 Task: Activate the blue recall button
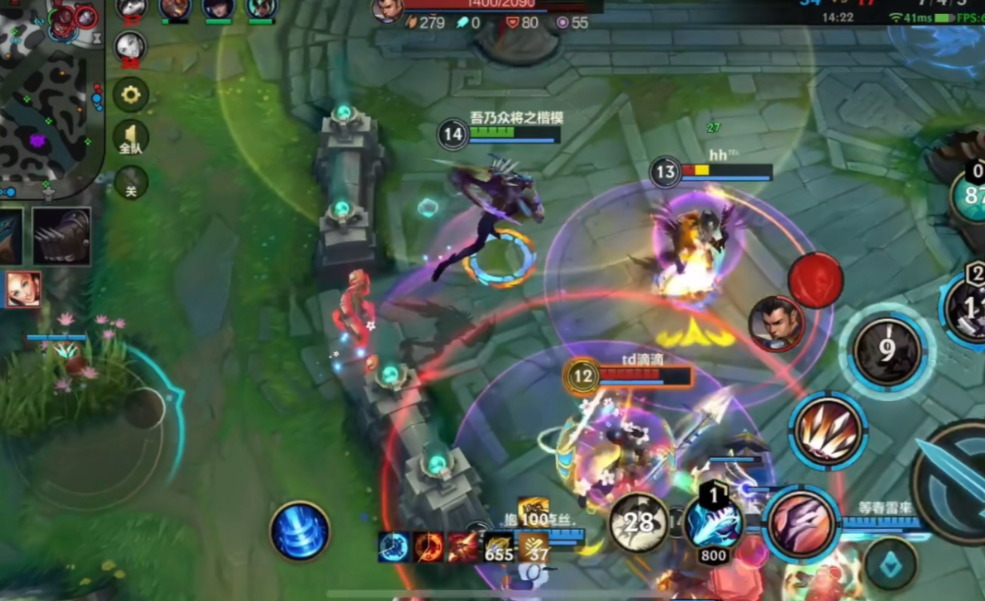coord(300,530)
